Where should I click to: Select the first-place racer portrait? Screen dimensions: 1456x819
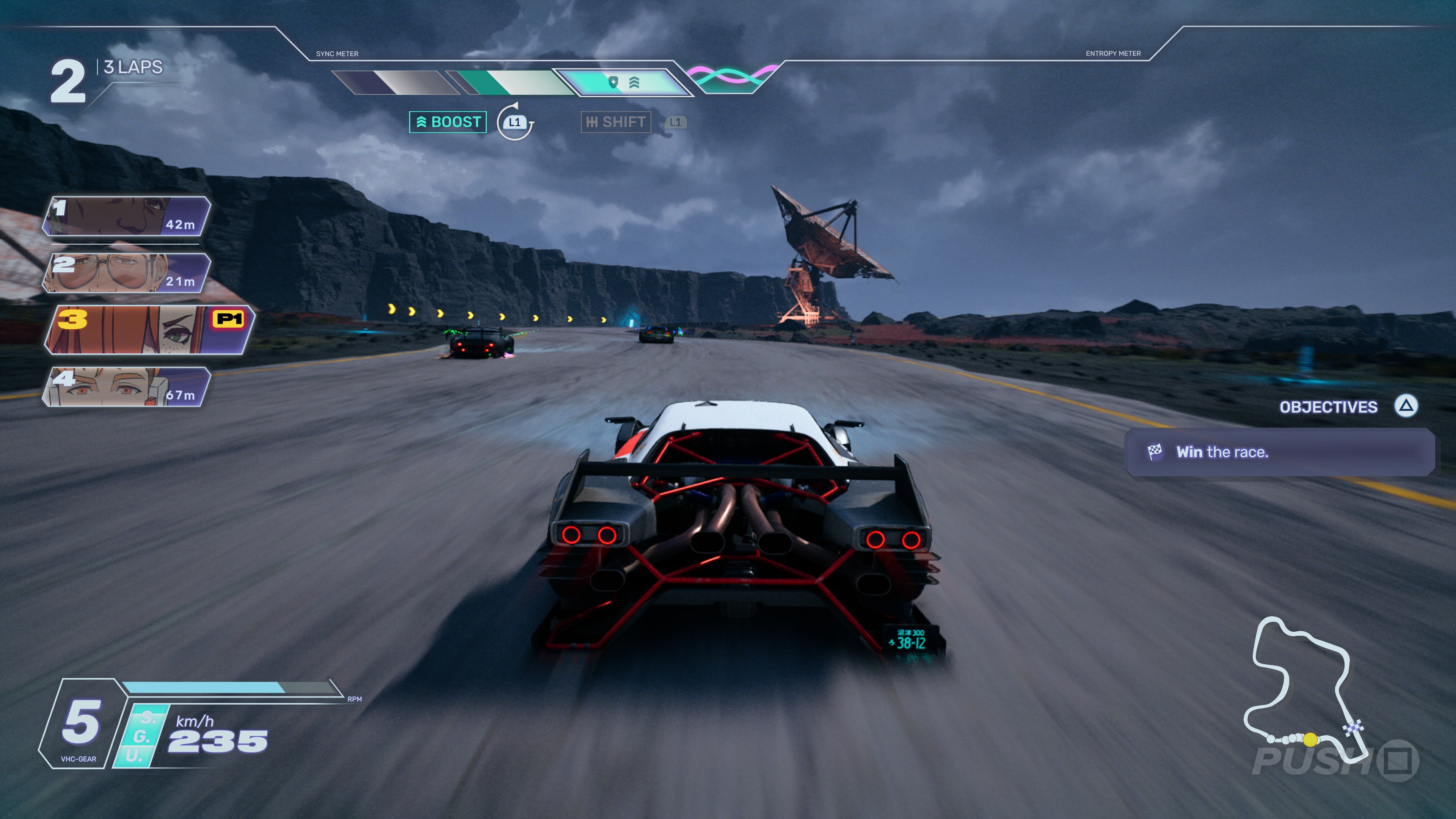tap(127, 217)
